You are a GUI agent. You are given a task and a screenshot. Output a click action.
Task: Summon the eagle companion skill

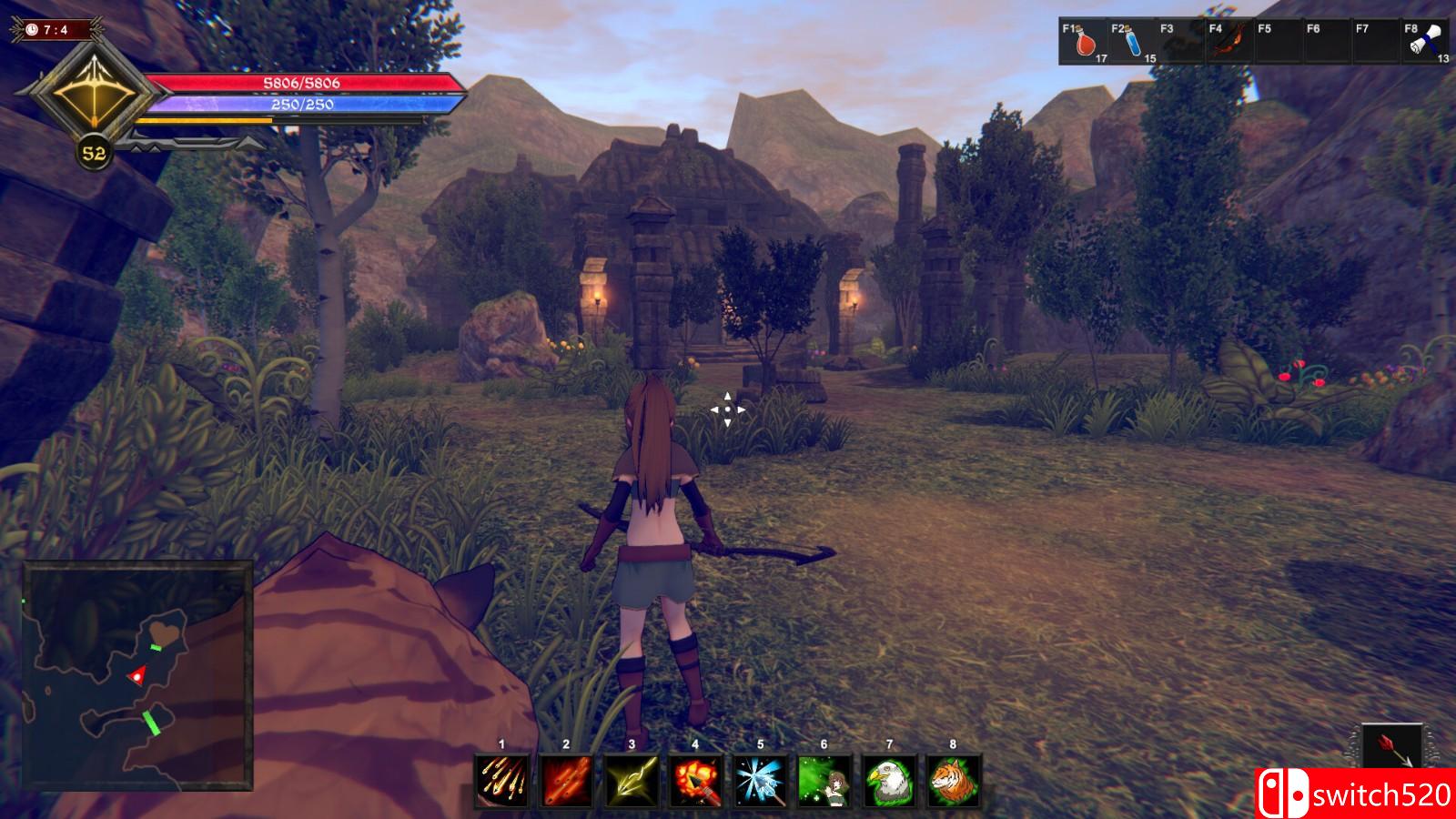click(889, 781)
